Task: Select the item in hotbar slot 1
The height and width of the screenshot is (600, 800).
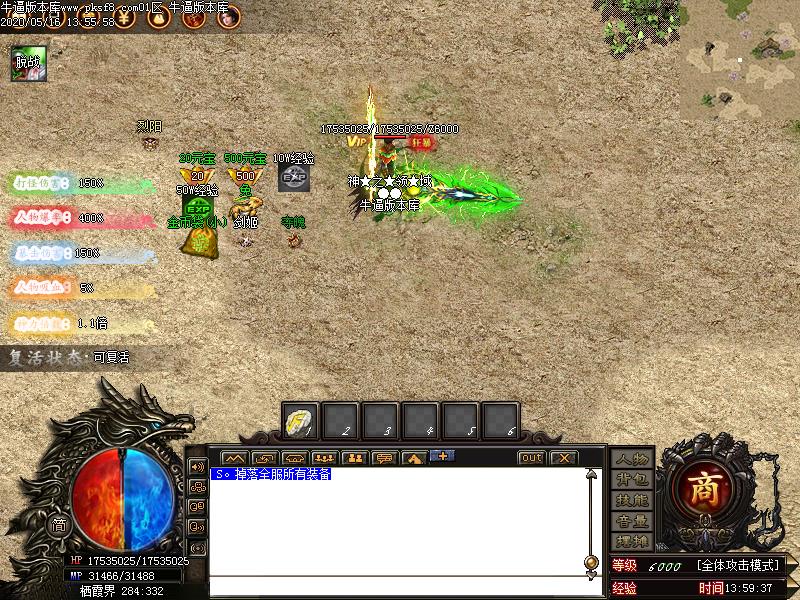Action: pyautogui.click(x=300, y=421)
